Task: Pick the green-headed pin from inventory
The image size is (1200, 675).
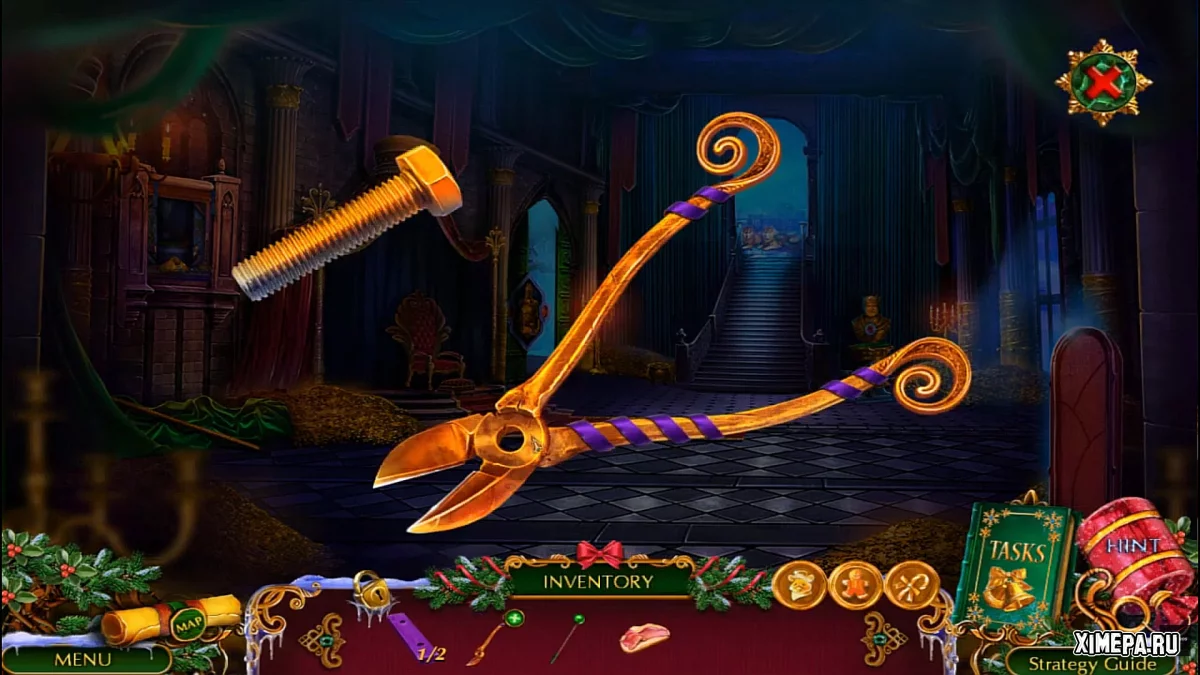Action: [x=566, y=638]
